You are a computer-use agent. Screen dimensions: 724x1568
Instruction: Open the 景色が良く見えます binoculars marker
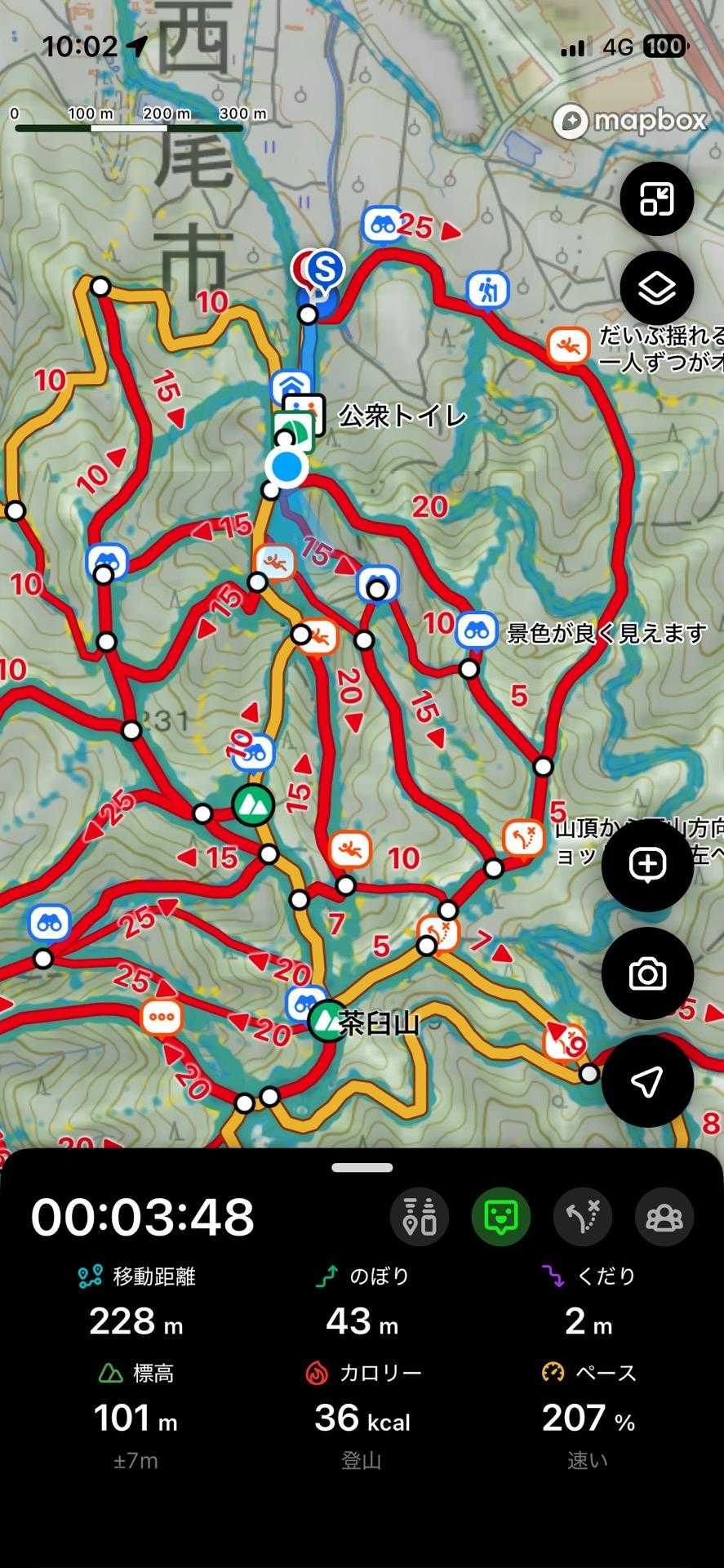pyautogui.click(x=477, y=630)
